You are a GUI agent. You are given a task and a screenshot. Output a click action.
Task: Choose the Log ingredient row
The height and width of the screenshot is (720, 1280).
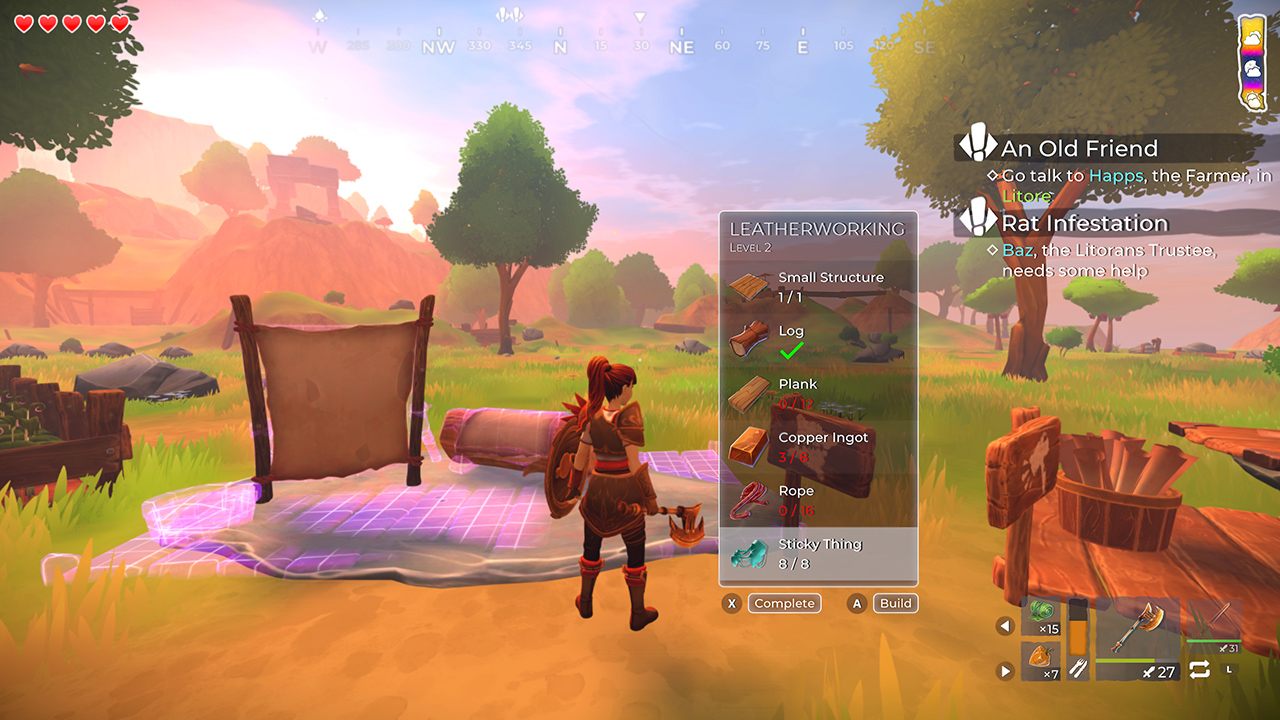coord(818,340)
